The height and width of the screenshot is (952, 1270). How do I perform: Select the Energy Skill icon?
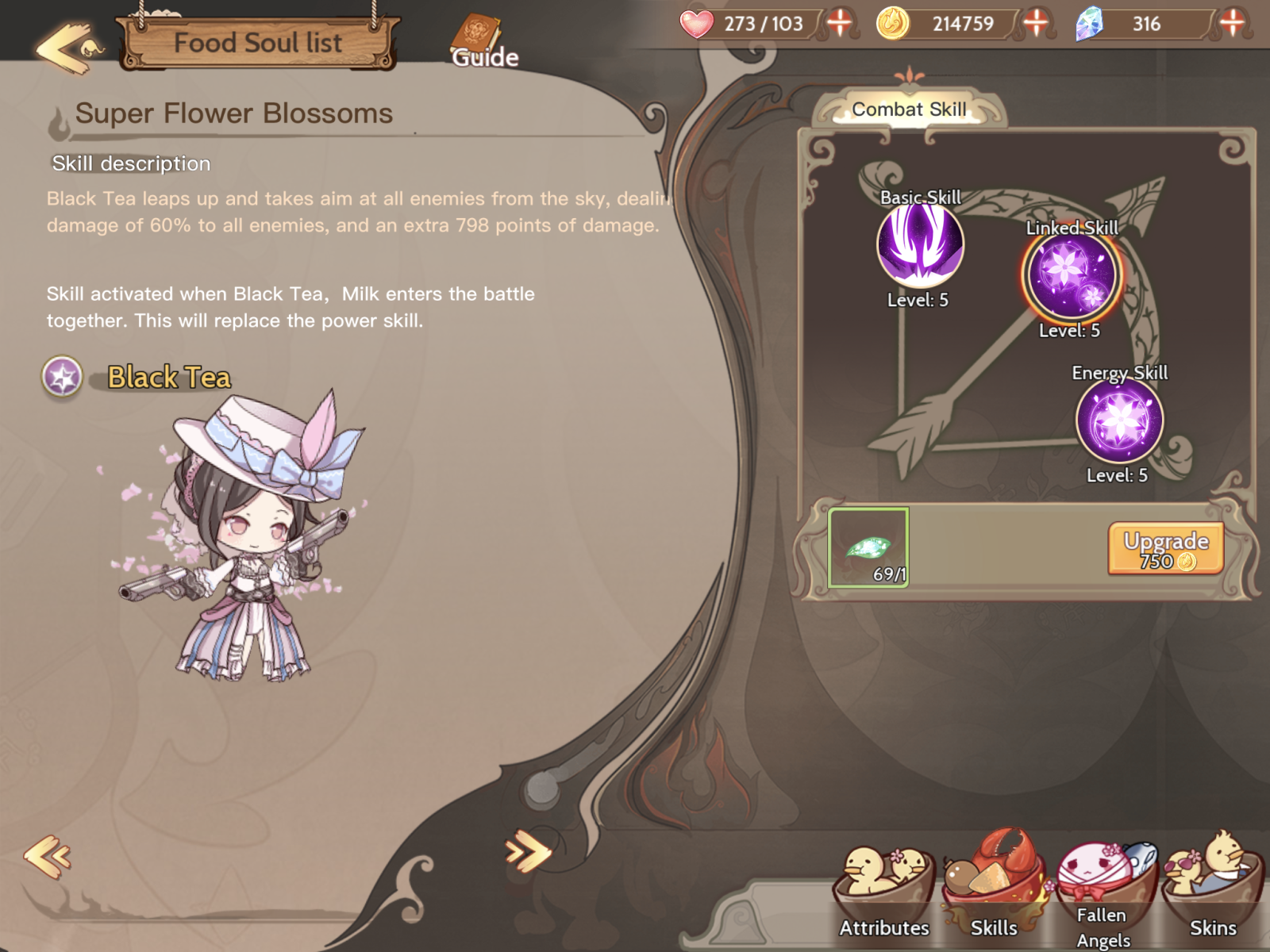[1119, 420]
